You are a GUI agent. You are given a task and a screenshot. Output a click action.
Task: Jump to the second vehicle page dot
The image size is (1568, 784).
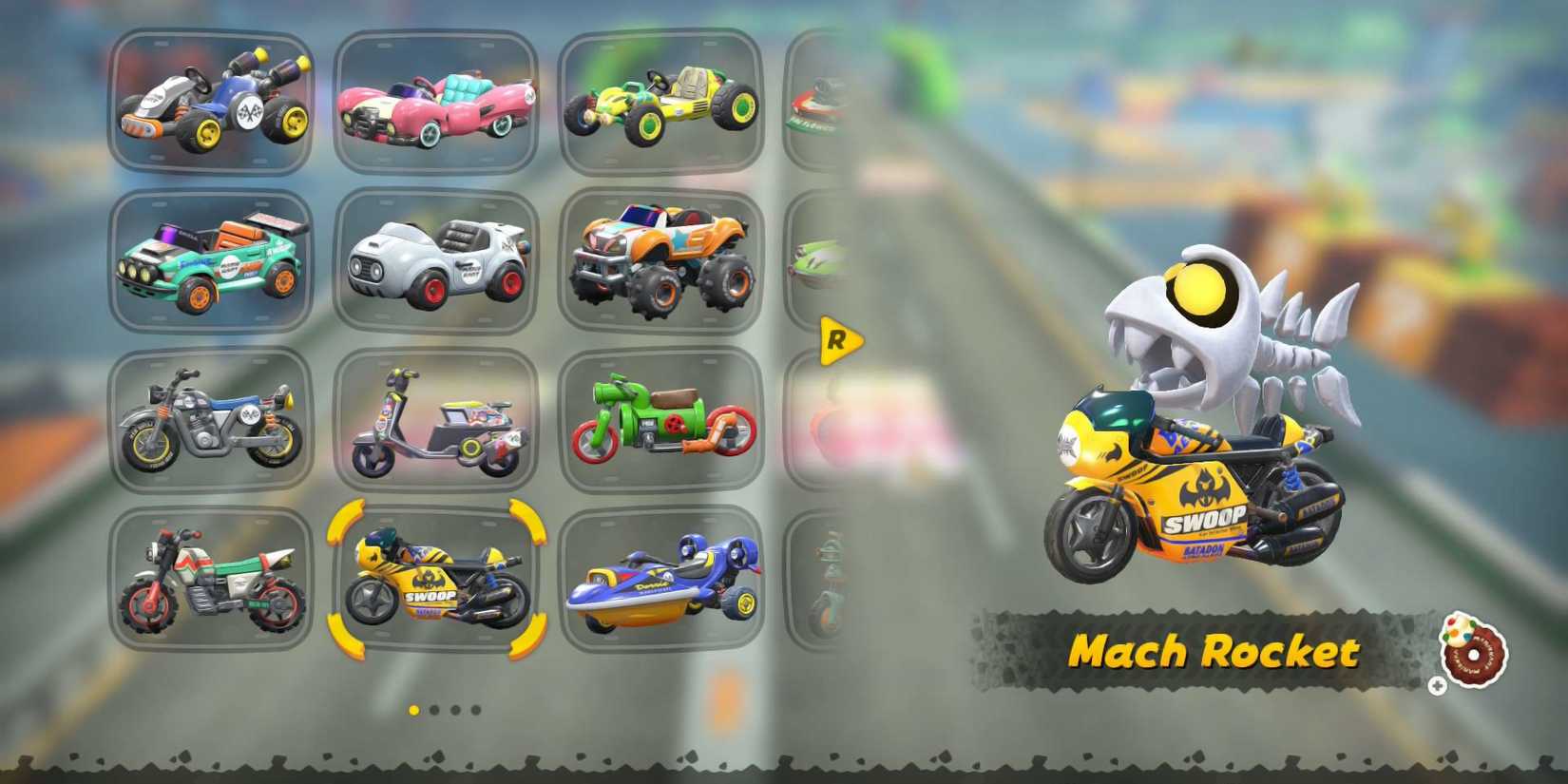pyautogui.click(x=433, y=708)
